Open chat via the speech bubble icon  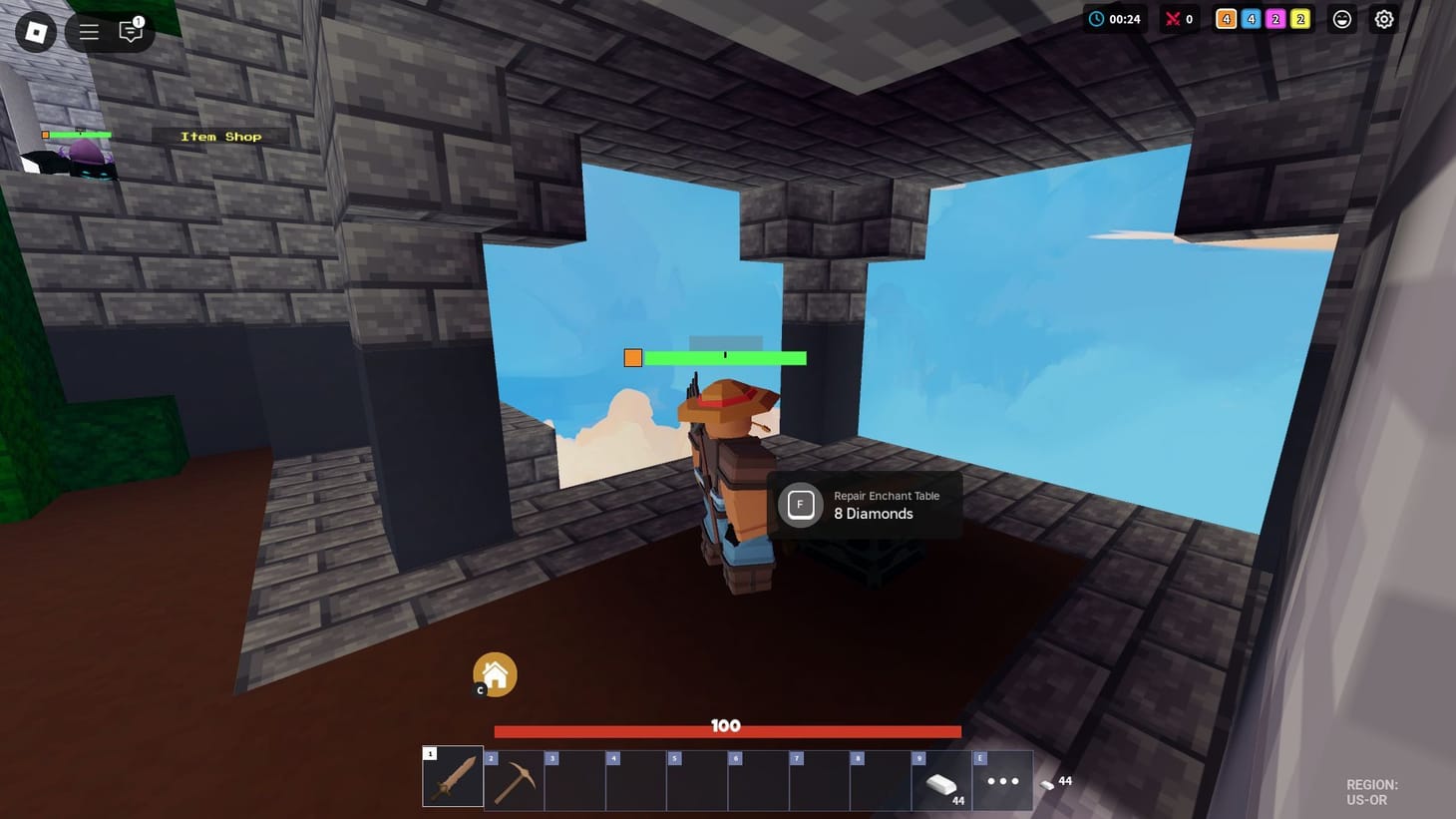click(130, 31)
